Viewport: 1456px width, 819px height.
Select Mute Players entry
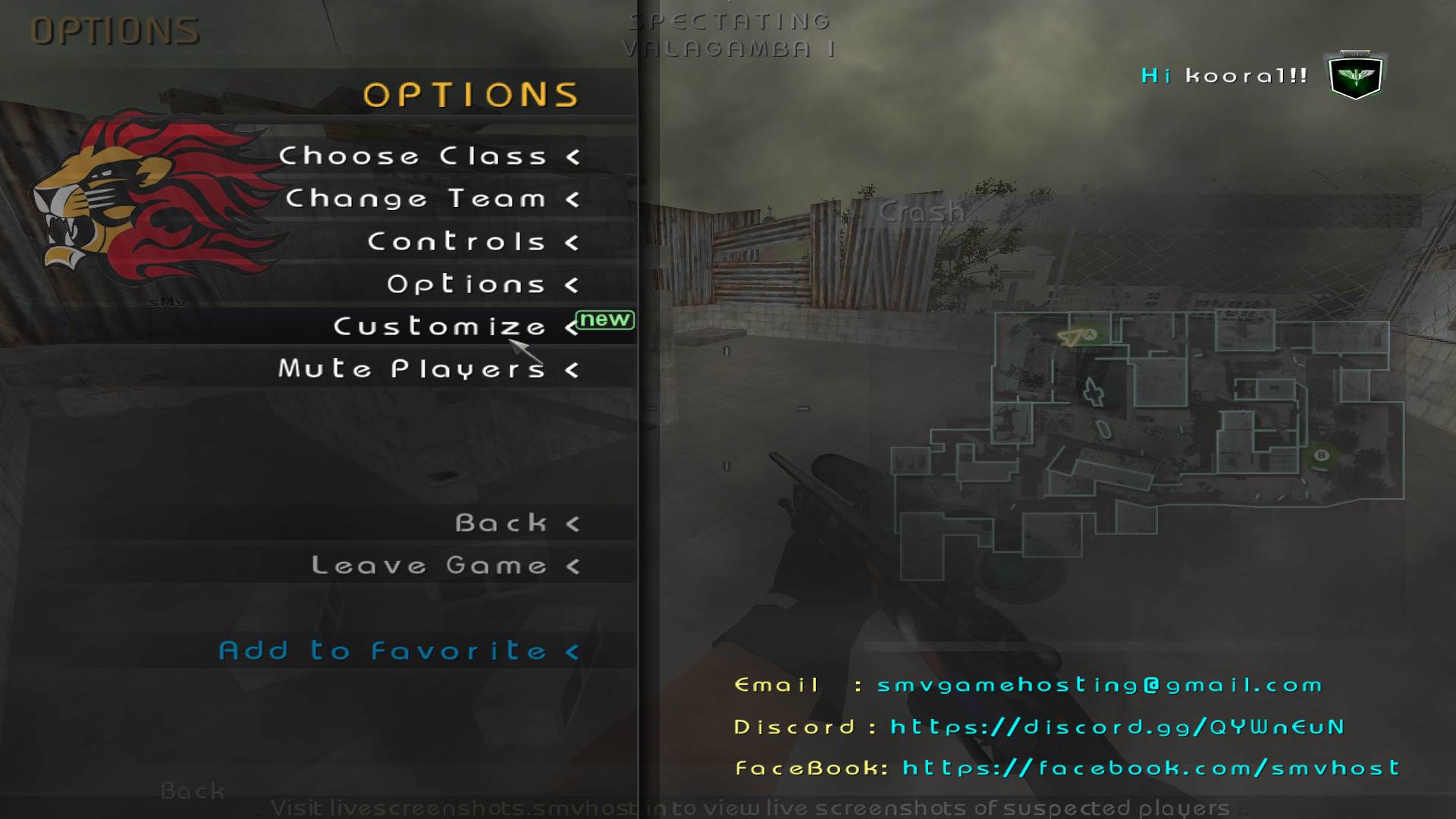point(412,369)
